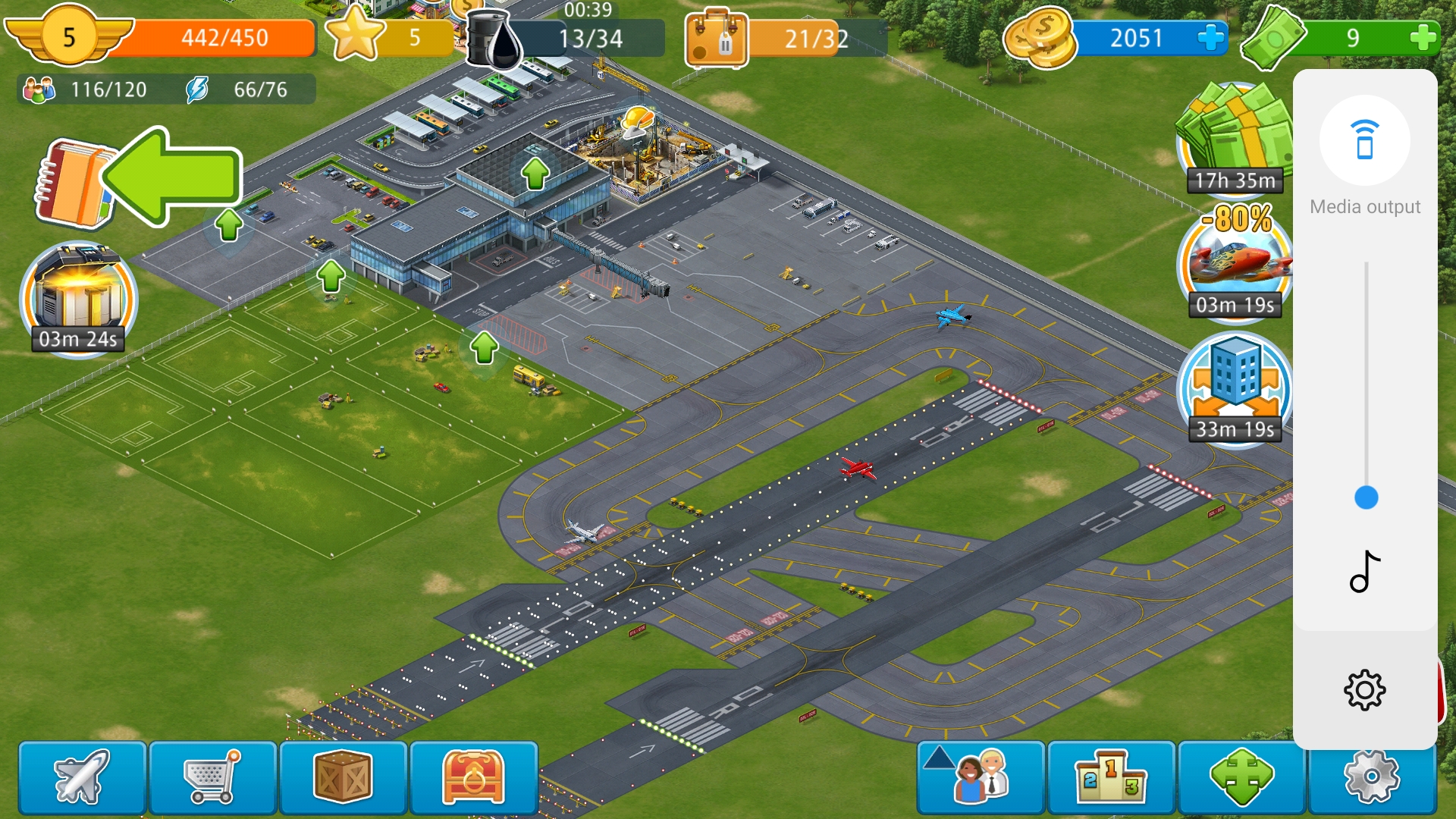Tap the music note media icon
Image resolution: width=1456 pixels, height=819 pixels.
[x=1364, y=572]
